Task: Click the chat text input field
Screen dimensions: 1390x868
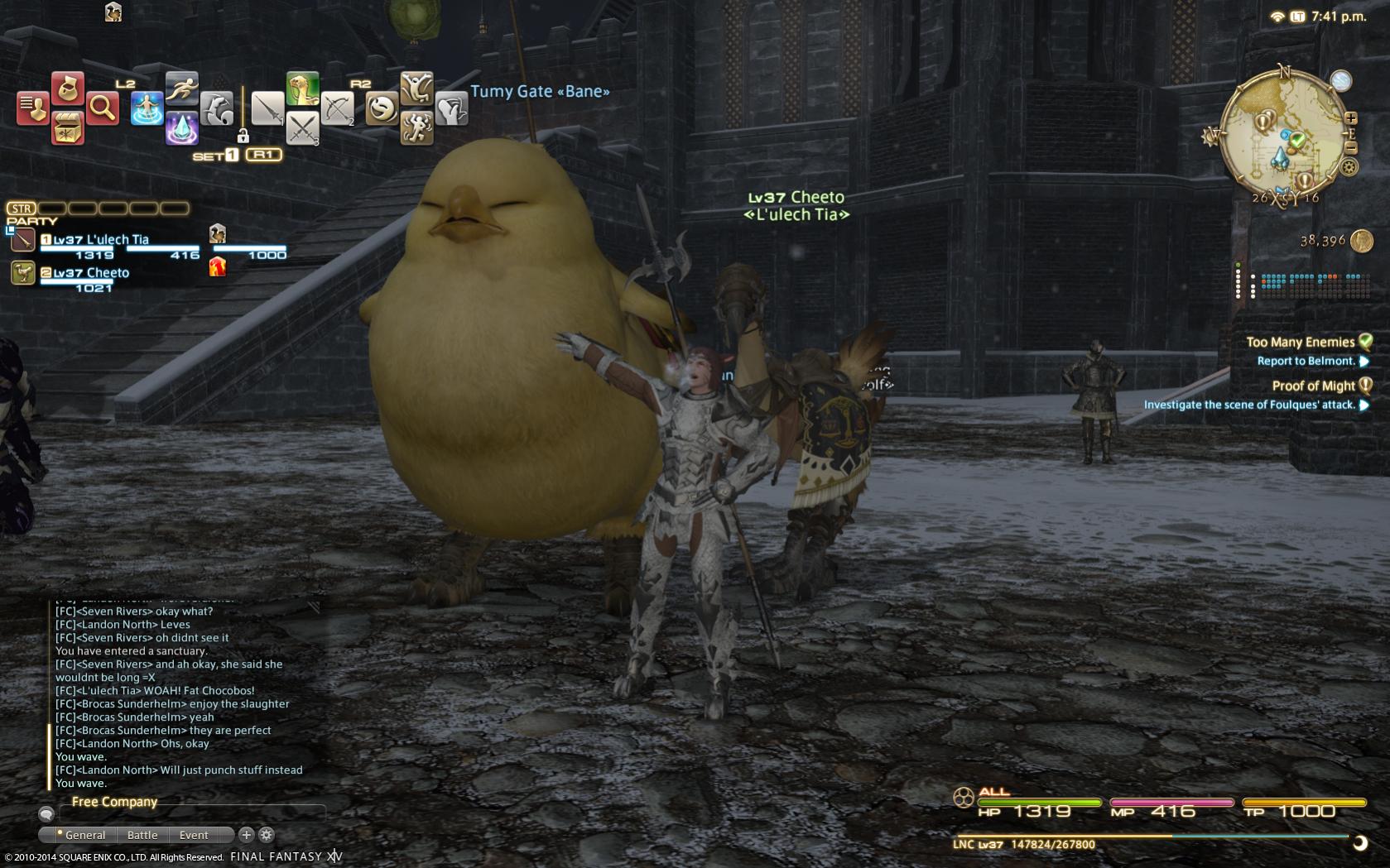Action: [190, 814]
